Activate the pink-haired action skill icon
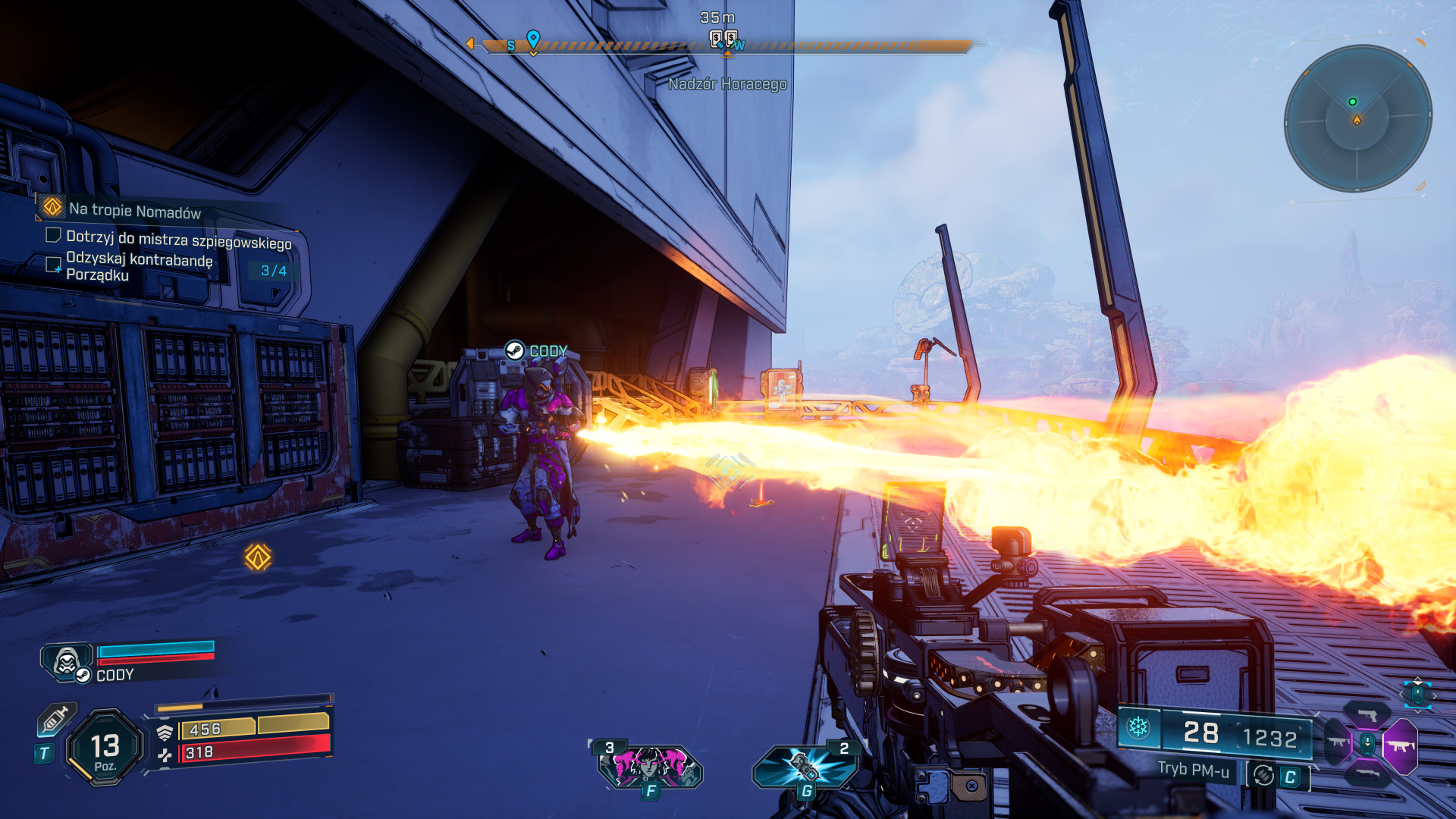Viewport: 1456px width, 819px height. 650,764
